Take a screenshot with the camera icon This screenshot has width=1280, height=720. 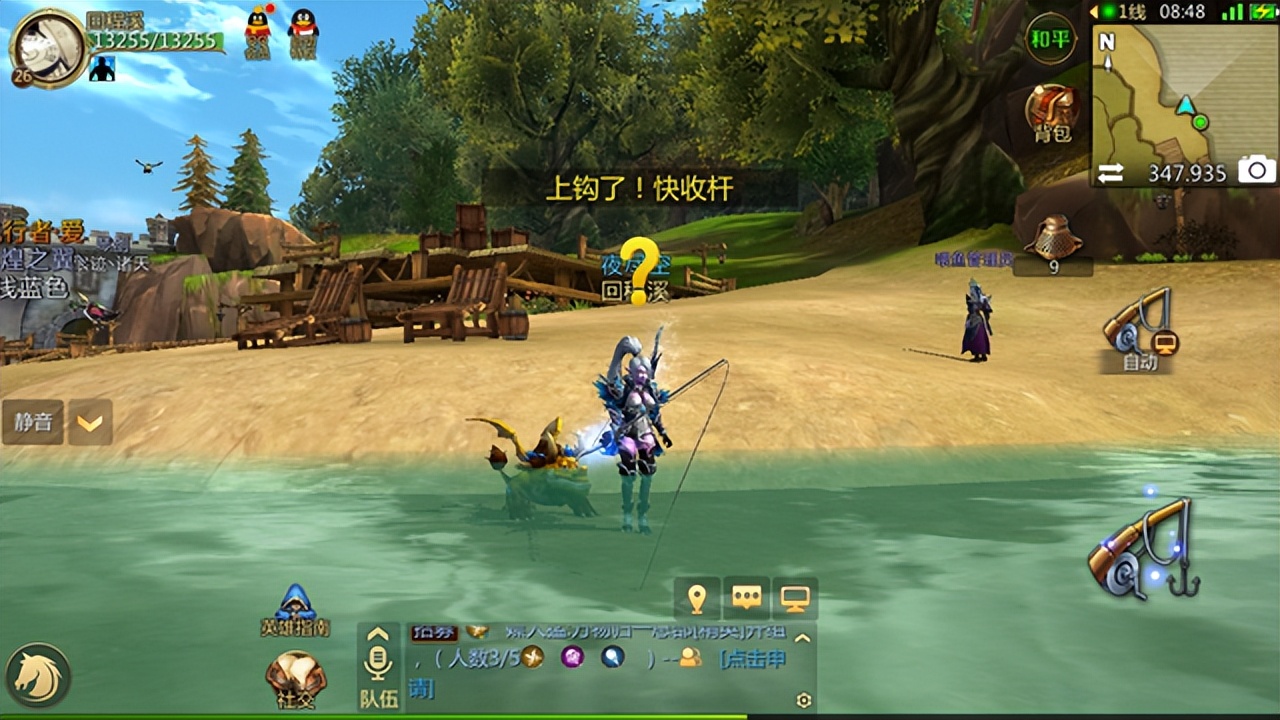[1257, 171]
